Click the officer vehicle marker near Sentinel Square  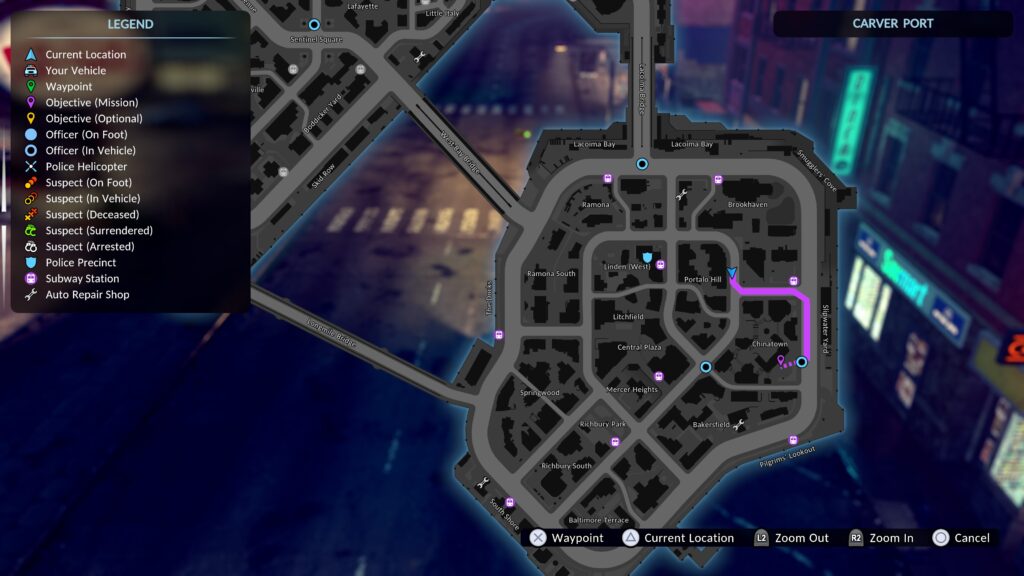[314, 24]
